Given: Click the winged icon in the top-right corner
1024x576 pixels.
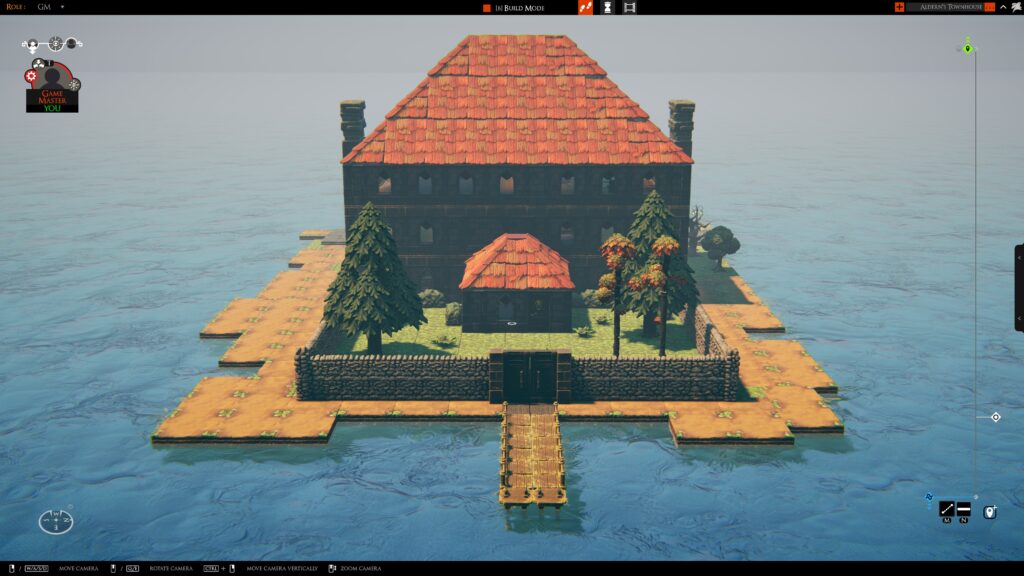Looking at the screenshot, I should click(x=1014, y=7).
